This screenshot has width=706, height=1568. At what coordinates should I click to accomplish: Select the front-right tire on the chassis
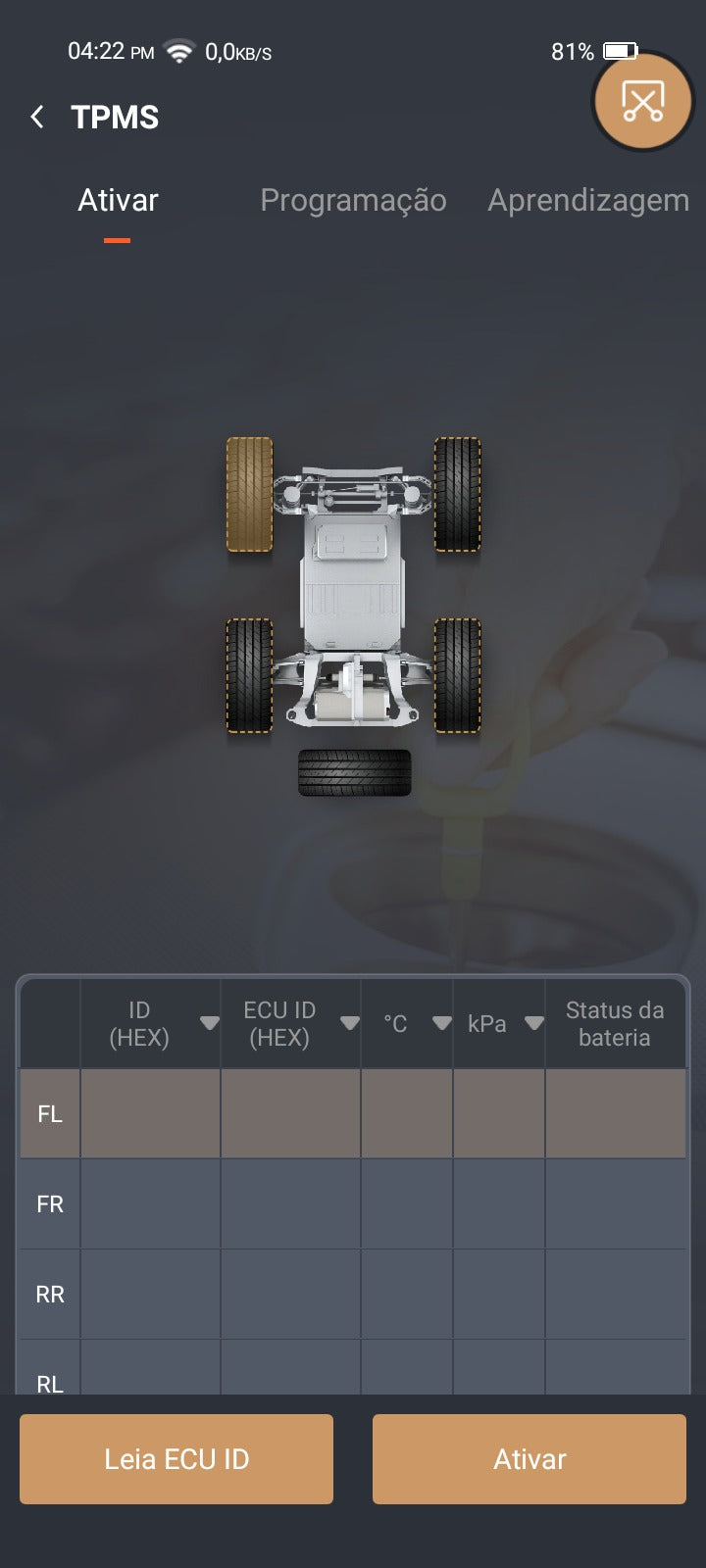(457, 495)
